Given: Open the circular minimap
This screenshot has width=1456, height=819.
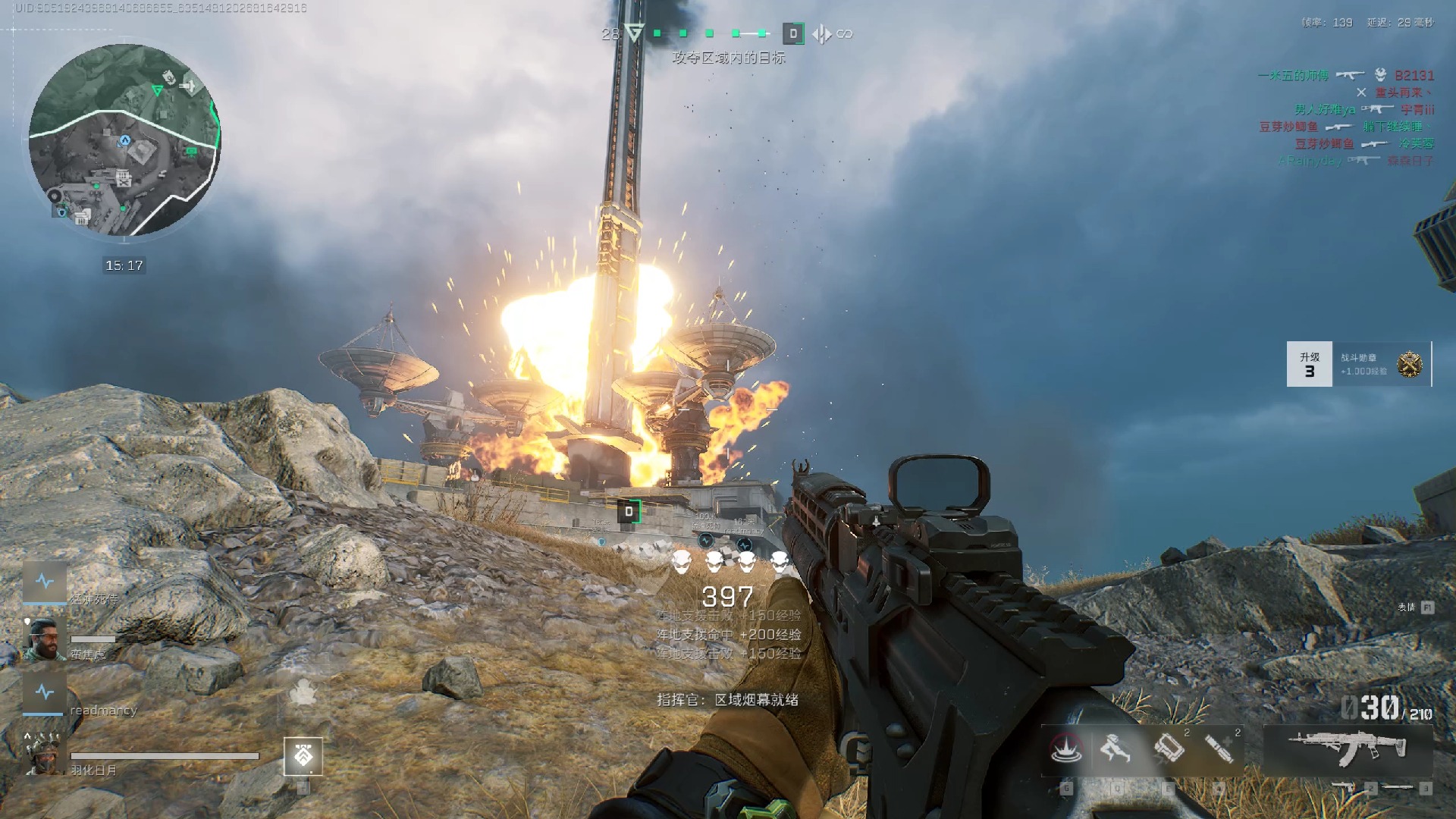Looking at the screenshot, I should [x=124, y=140].
